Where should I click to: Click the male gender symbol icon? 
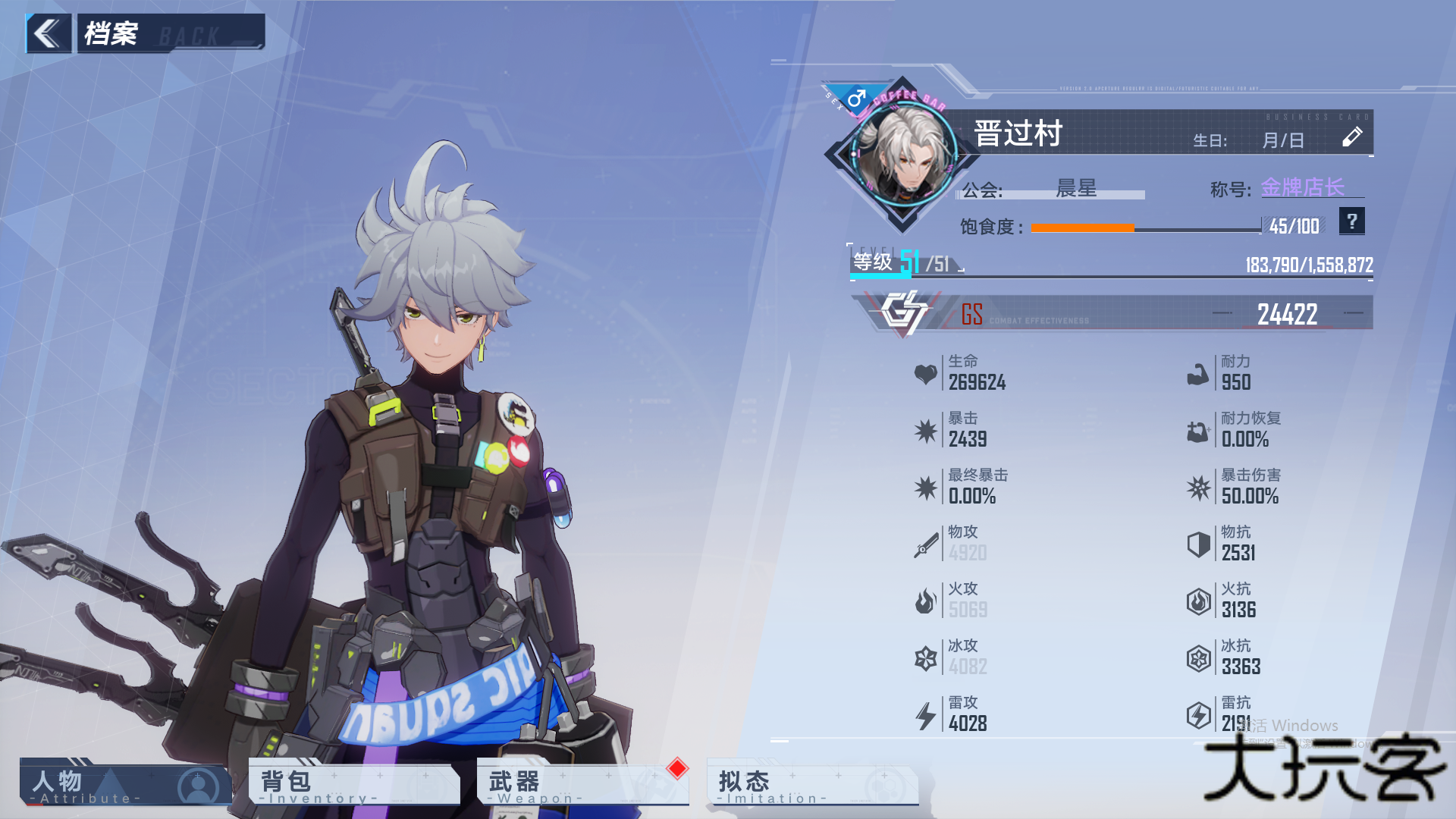[856, 96]
